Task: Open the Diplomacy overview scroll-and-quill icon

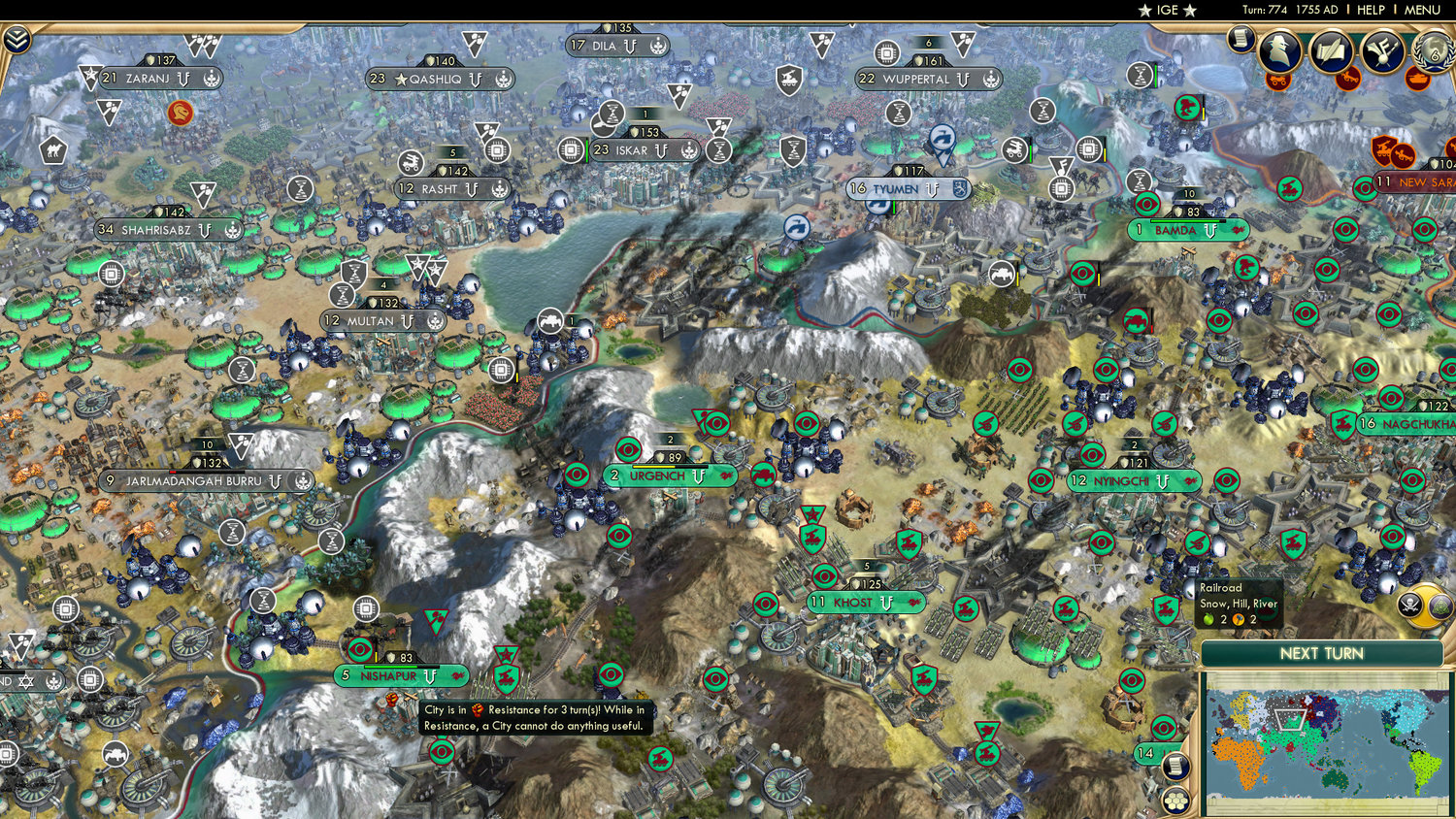Action: pyautogui.click(x=1331, y=49)
